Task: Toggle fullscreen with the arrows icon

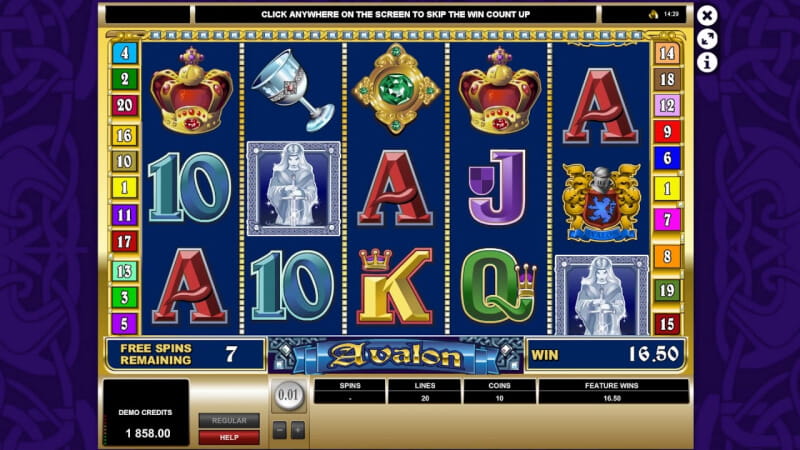Action: 707,39
